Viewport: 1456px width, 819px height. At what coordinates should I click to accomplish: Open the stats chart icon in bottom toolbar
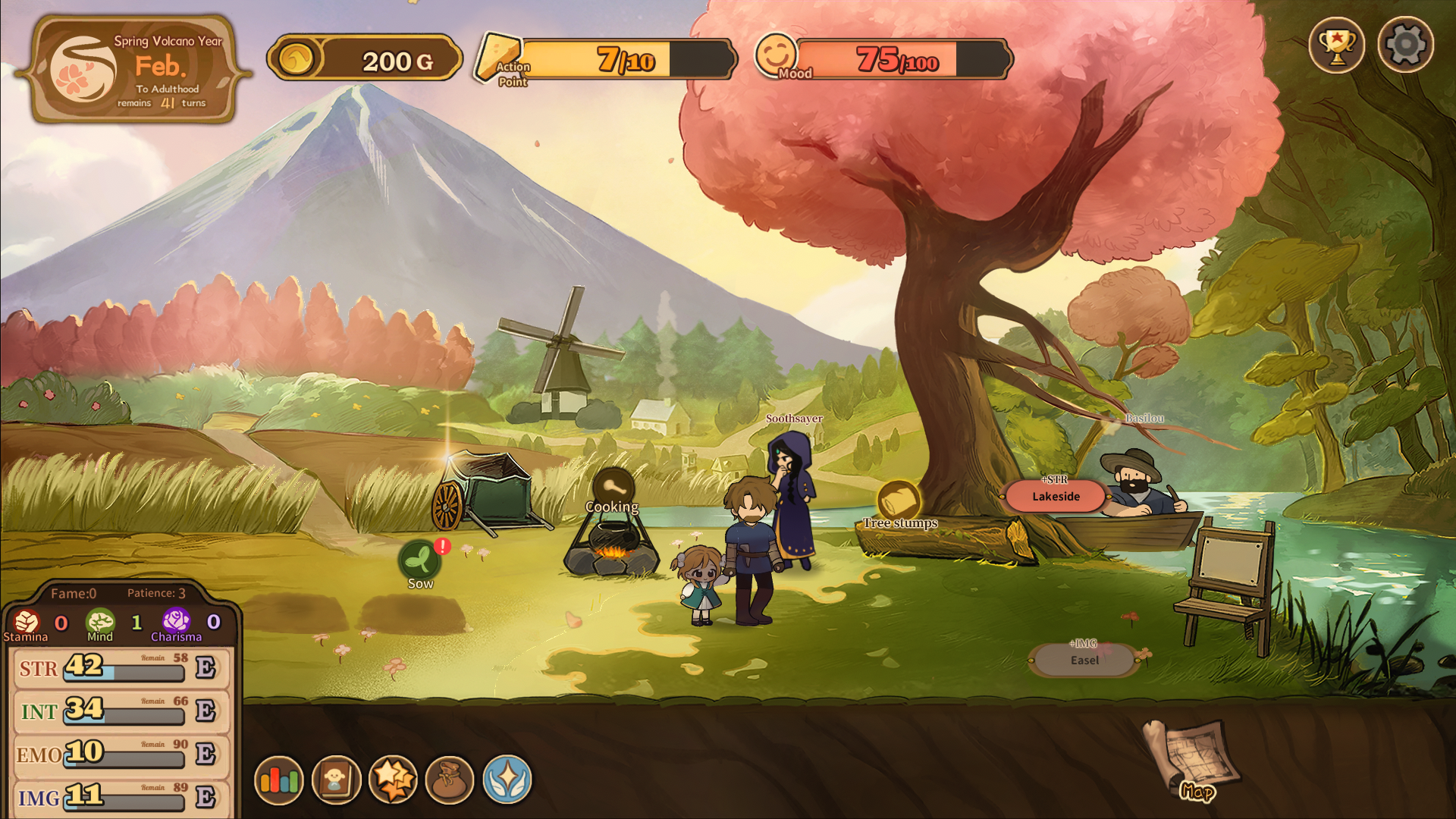(x=281, y=780)
